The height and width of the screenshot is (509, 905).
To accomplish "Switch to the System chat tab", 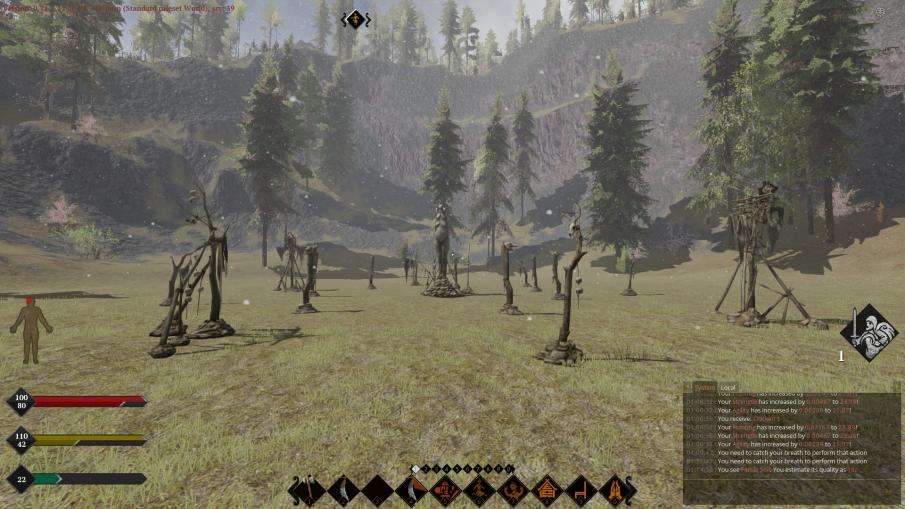I will (705, 387).
